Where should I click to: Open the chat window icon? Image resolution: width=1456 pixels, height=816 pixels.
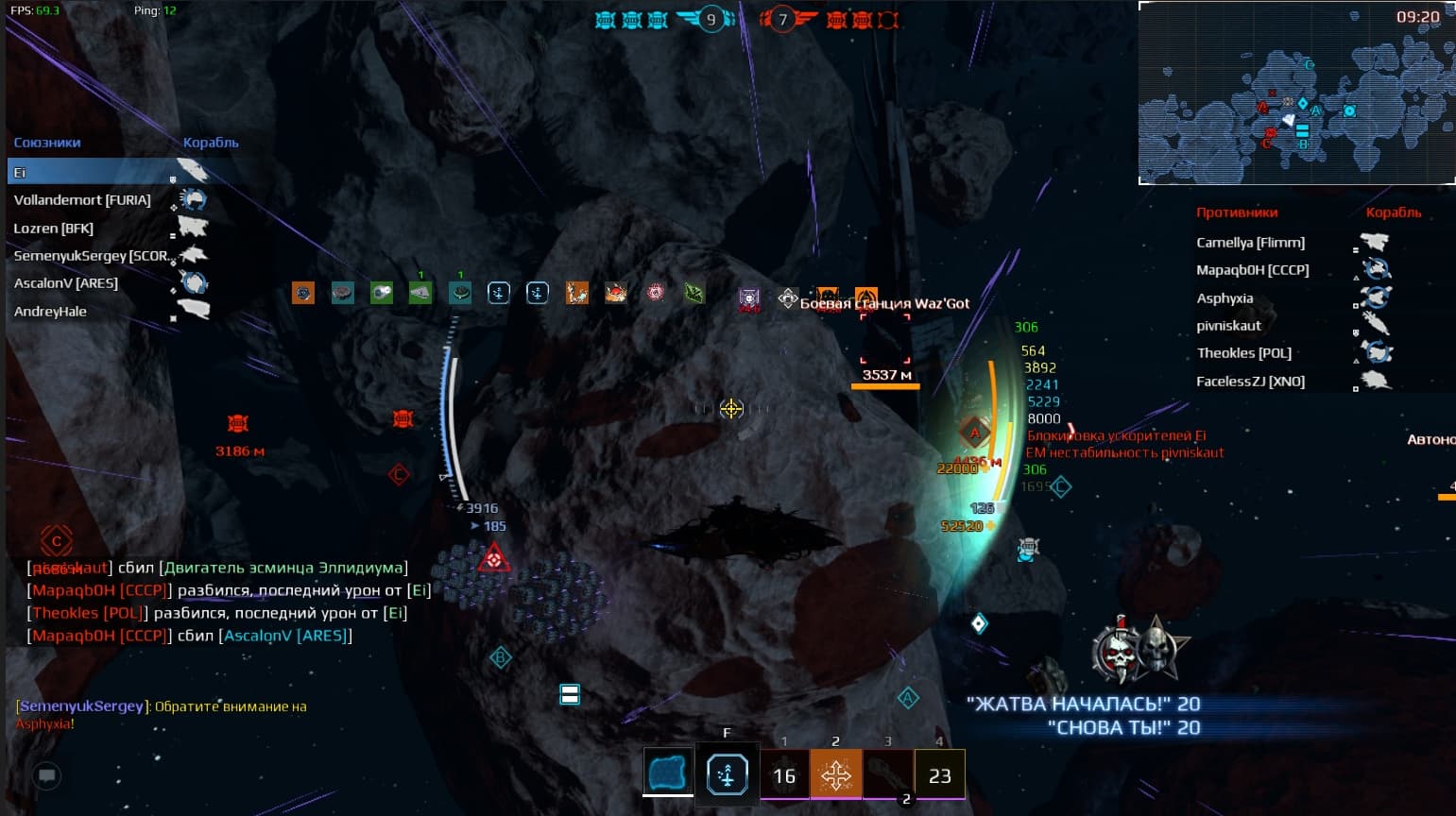46,776
